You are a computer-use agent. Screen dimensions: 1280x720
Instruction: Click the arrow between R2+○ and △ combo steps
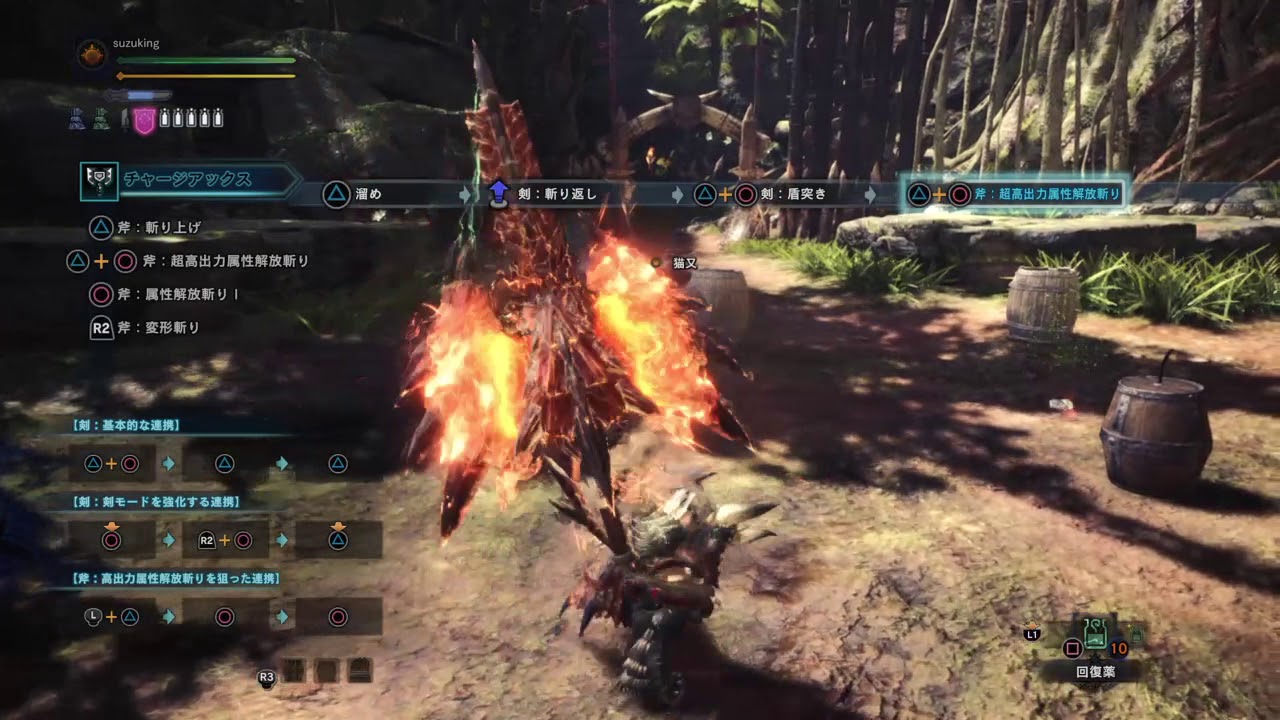tap(281, 540)
